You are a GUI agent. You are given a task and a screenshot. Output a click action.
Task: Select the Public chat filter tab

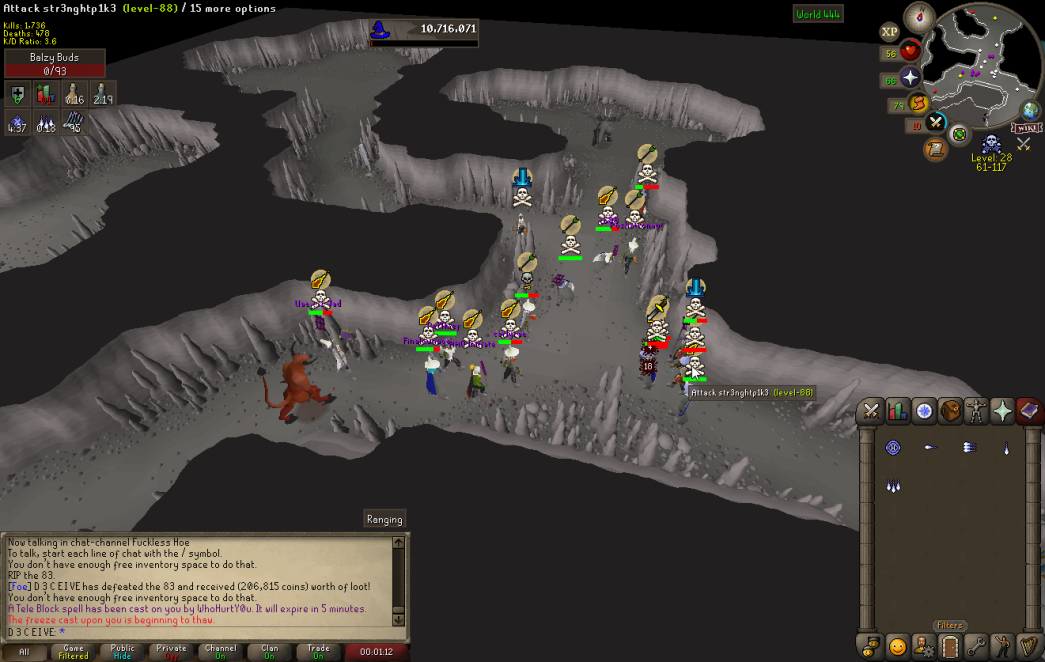[x=122, y=652]
